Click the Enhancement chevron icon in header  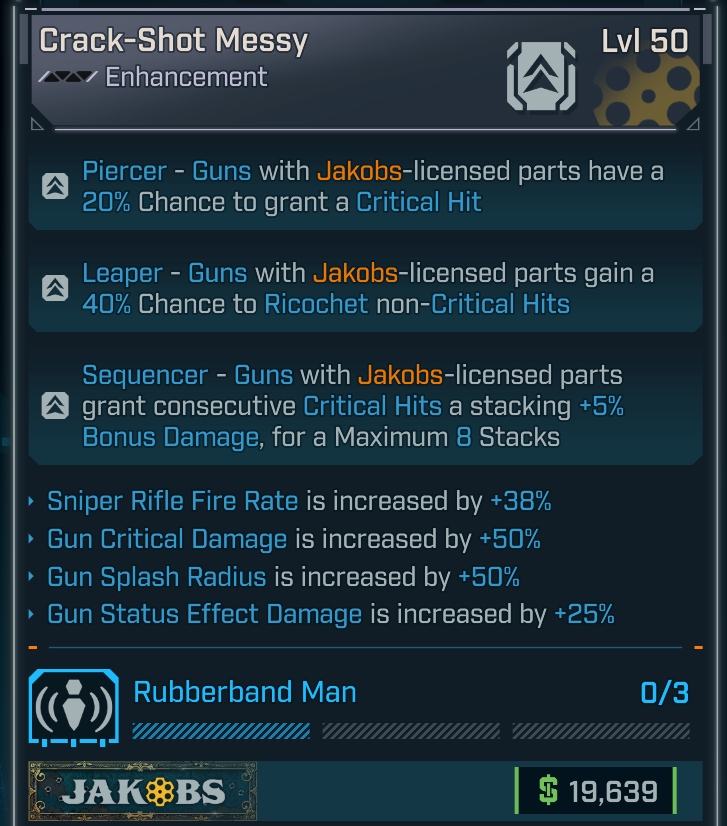click(x=540, y=74)
